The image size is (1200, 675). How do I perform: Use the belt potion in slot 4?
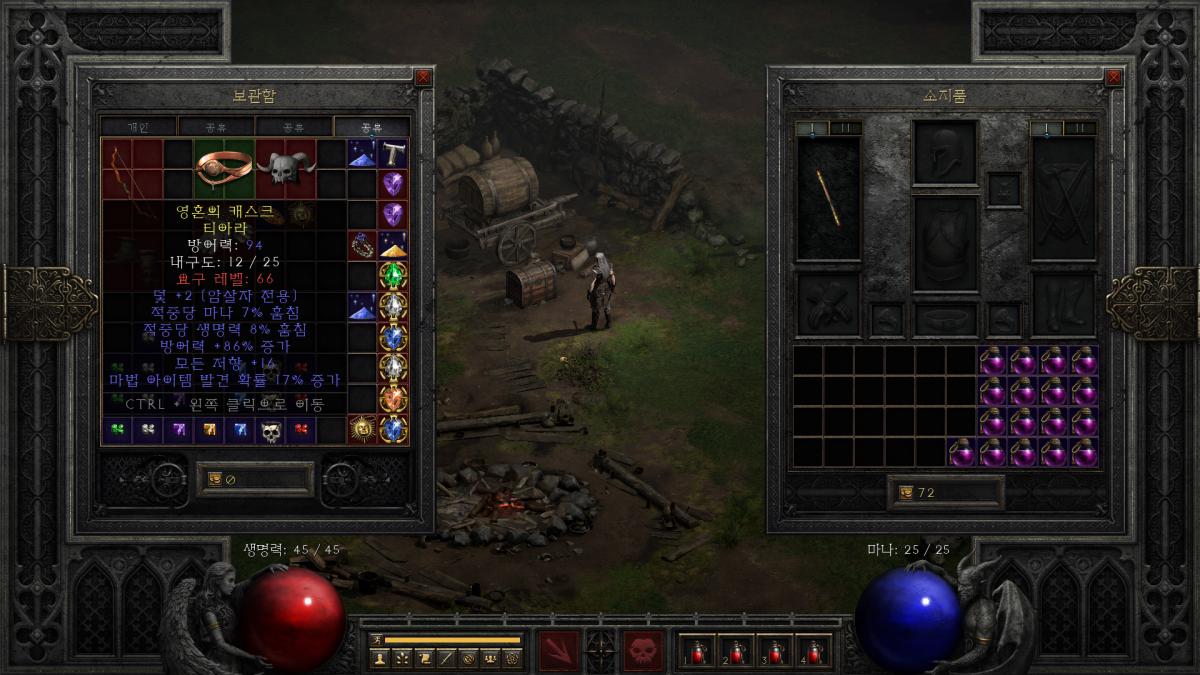[x=814, y=651]
